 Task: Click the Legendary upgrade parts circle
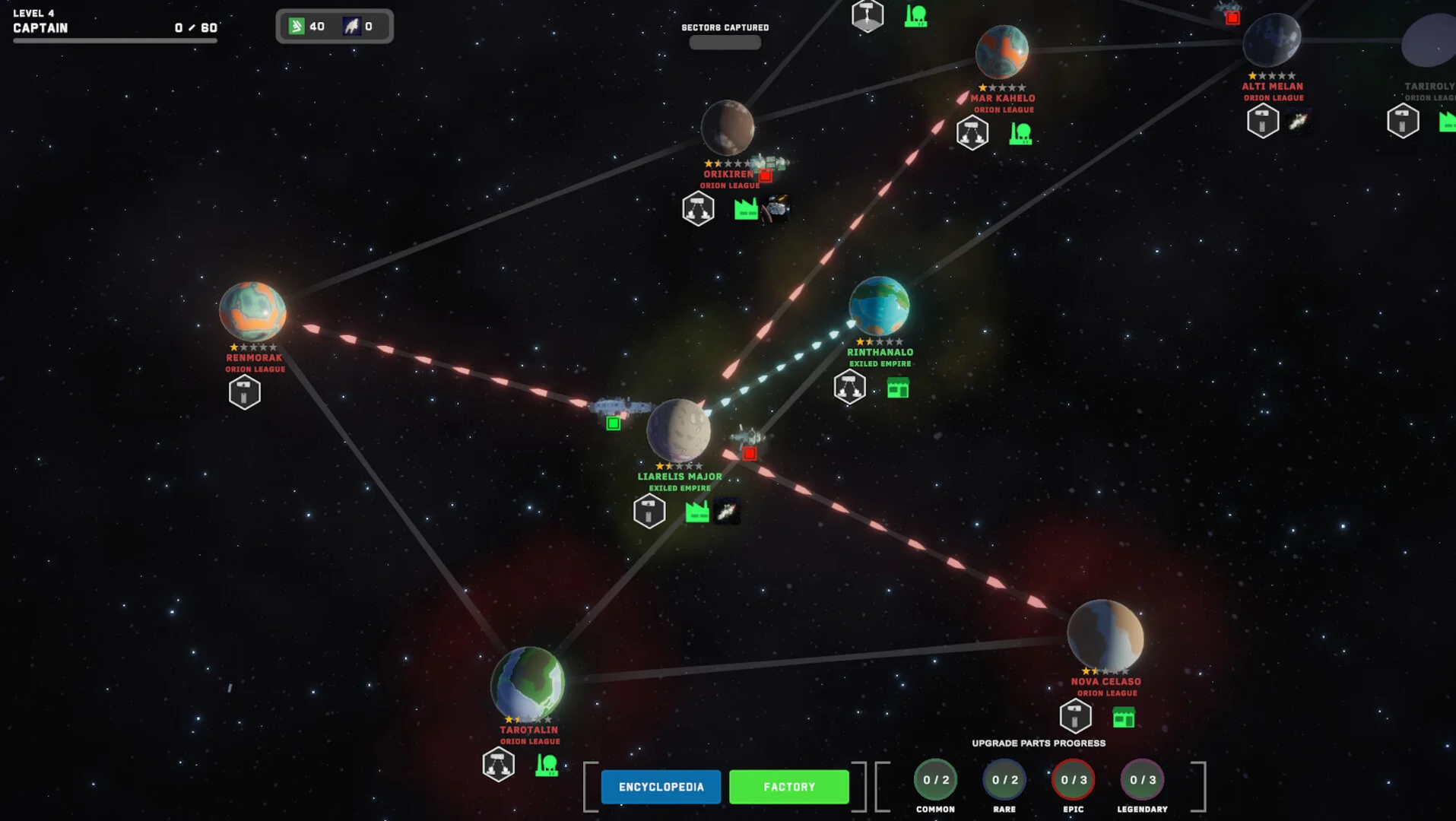pyautogui.click(x=1142, y=780)
